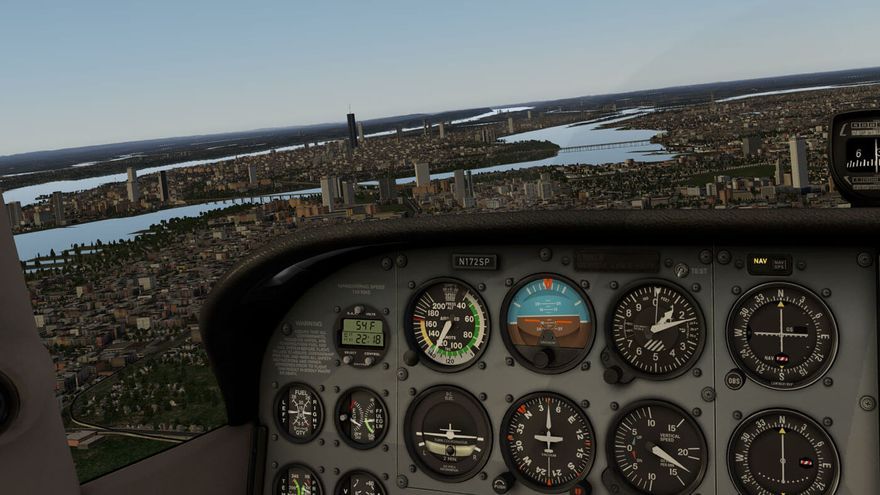Click the altimeter pressure setting knob
The image size is (880, 495).
coord(612,374)
